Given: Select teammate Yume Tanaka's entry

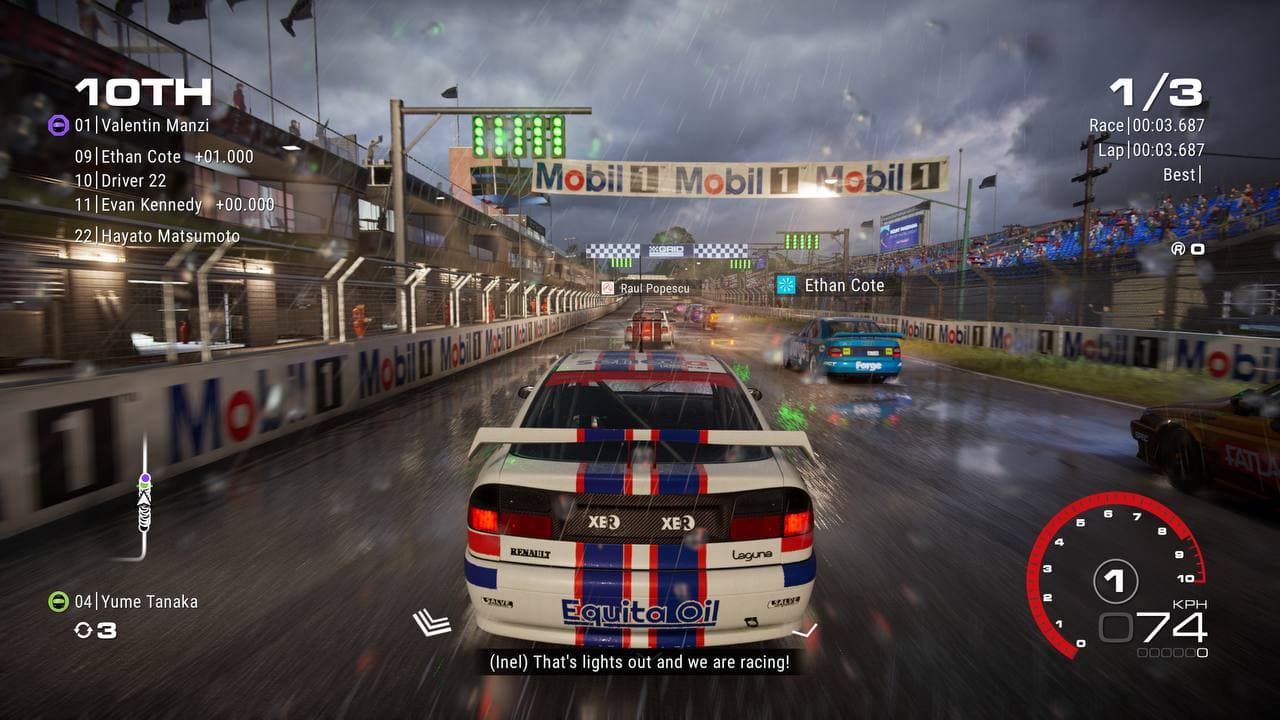Looking at the screenshot, I should [x=136, y=602].
